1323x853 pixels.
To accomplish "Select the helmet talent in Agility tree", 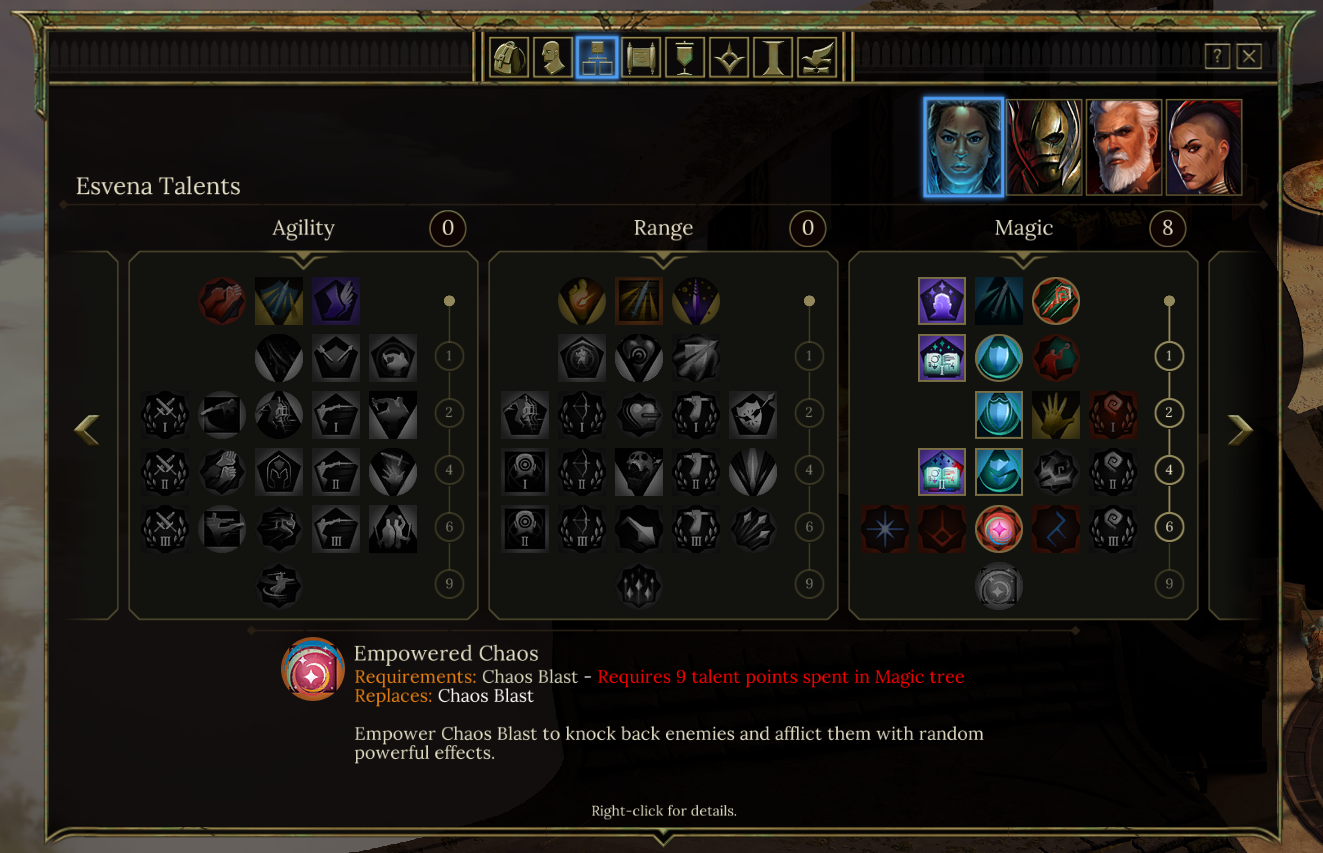I will point(279,472).
